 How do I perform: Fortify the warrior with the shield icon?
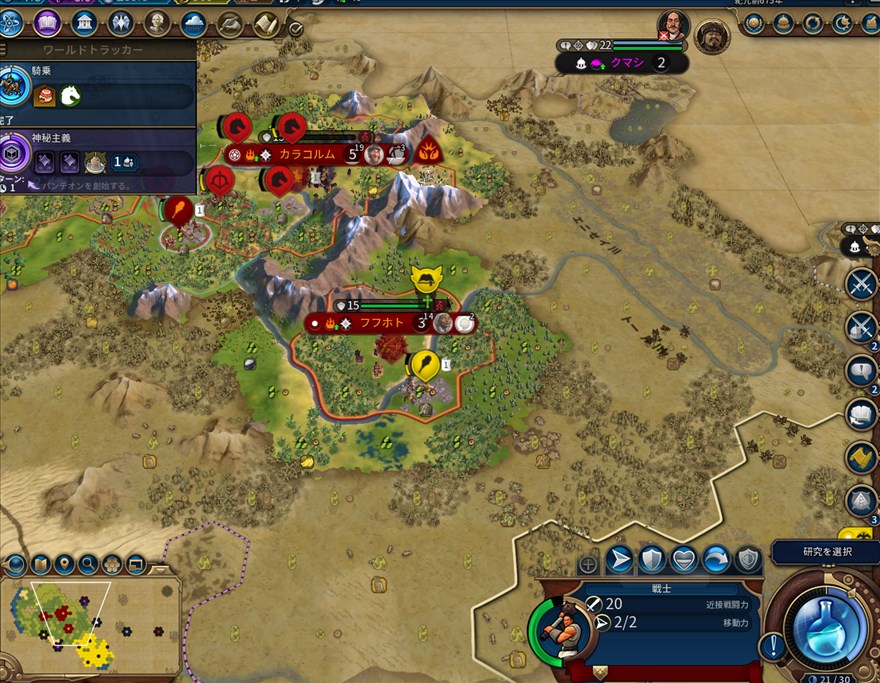click(x=651, y=559)
